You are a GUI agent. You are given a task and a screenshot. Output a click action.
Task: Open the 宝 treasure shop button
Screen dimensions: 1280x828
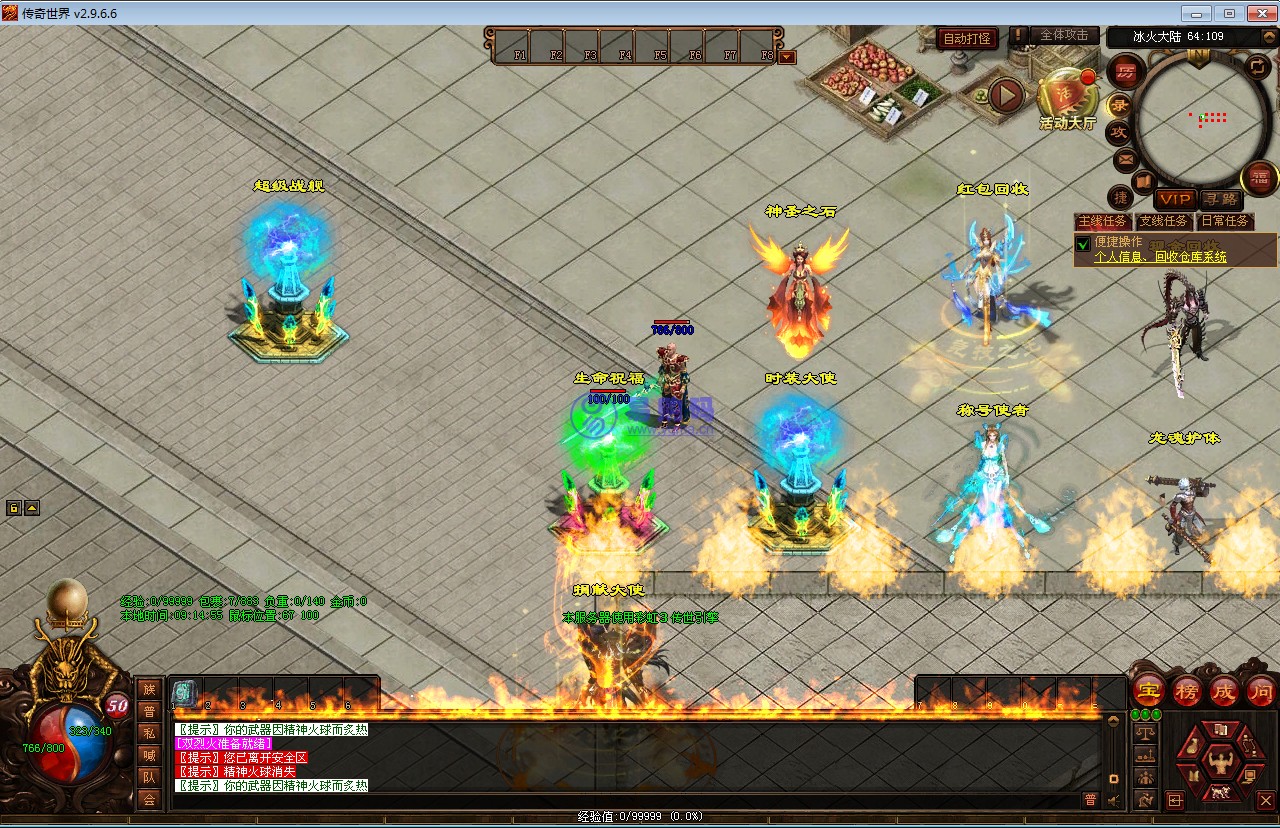click(1148, 691)
